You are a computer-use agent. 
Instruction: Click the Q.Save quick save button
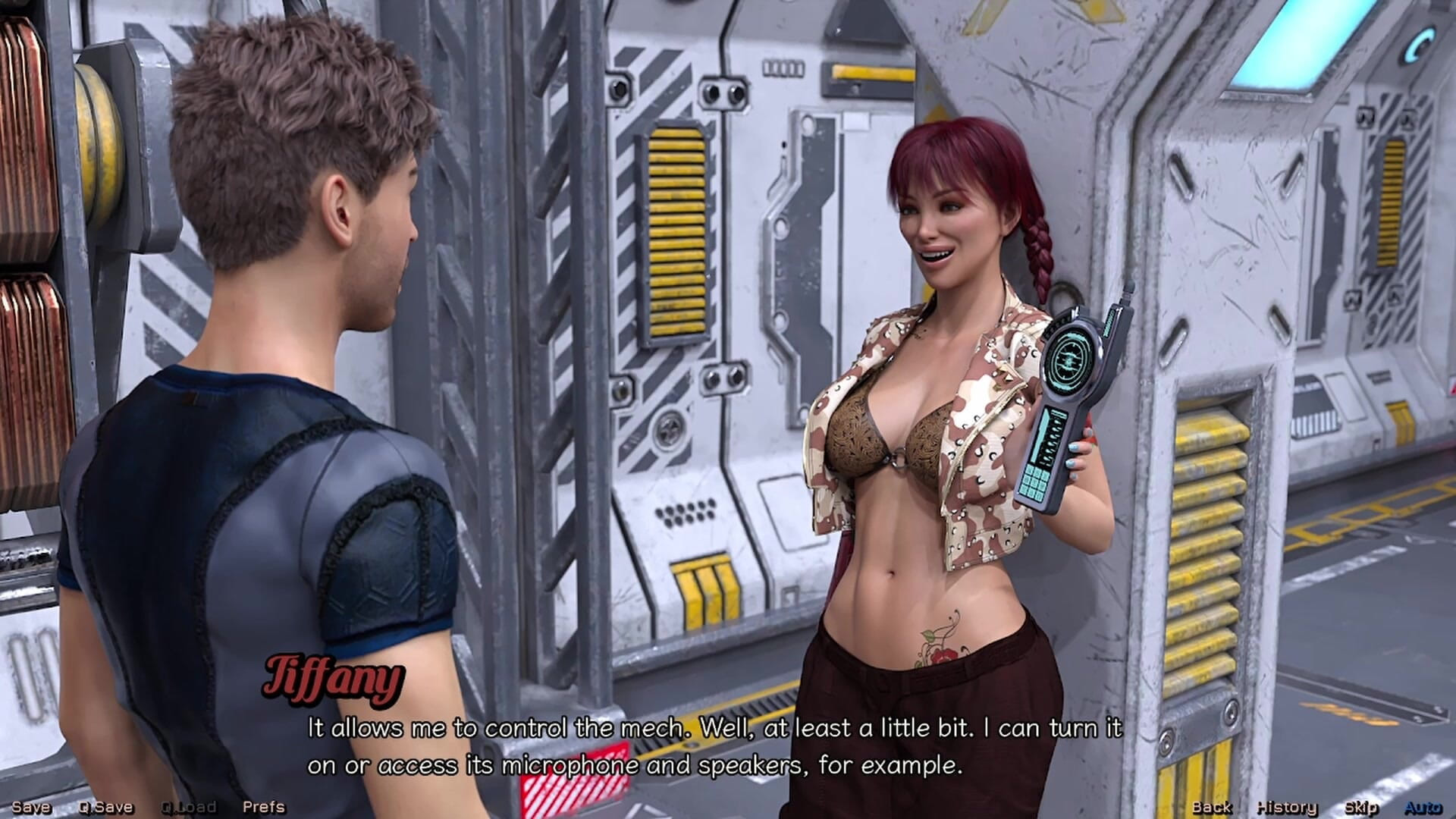[105, 808]
